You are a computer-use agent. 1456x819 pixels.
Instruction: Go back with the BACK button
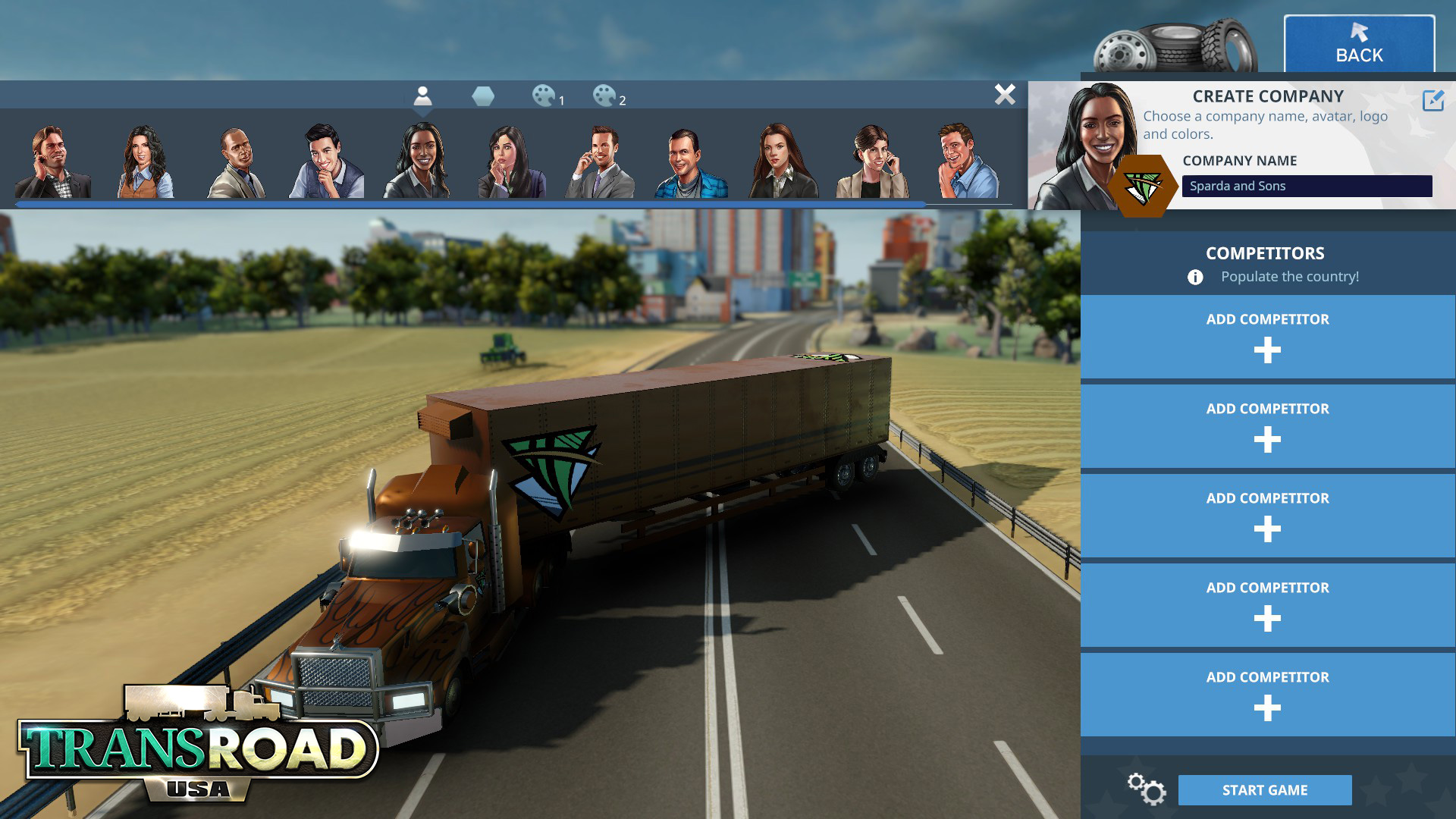1359,44
